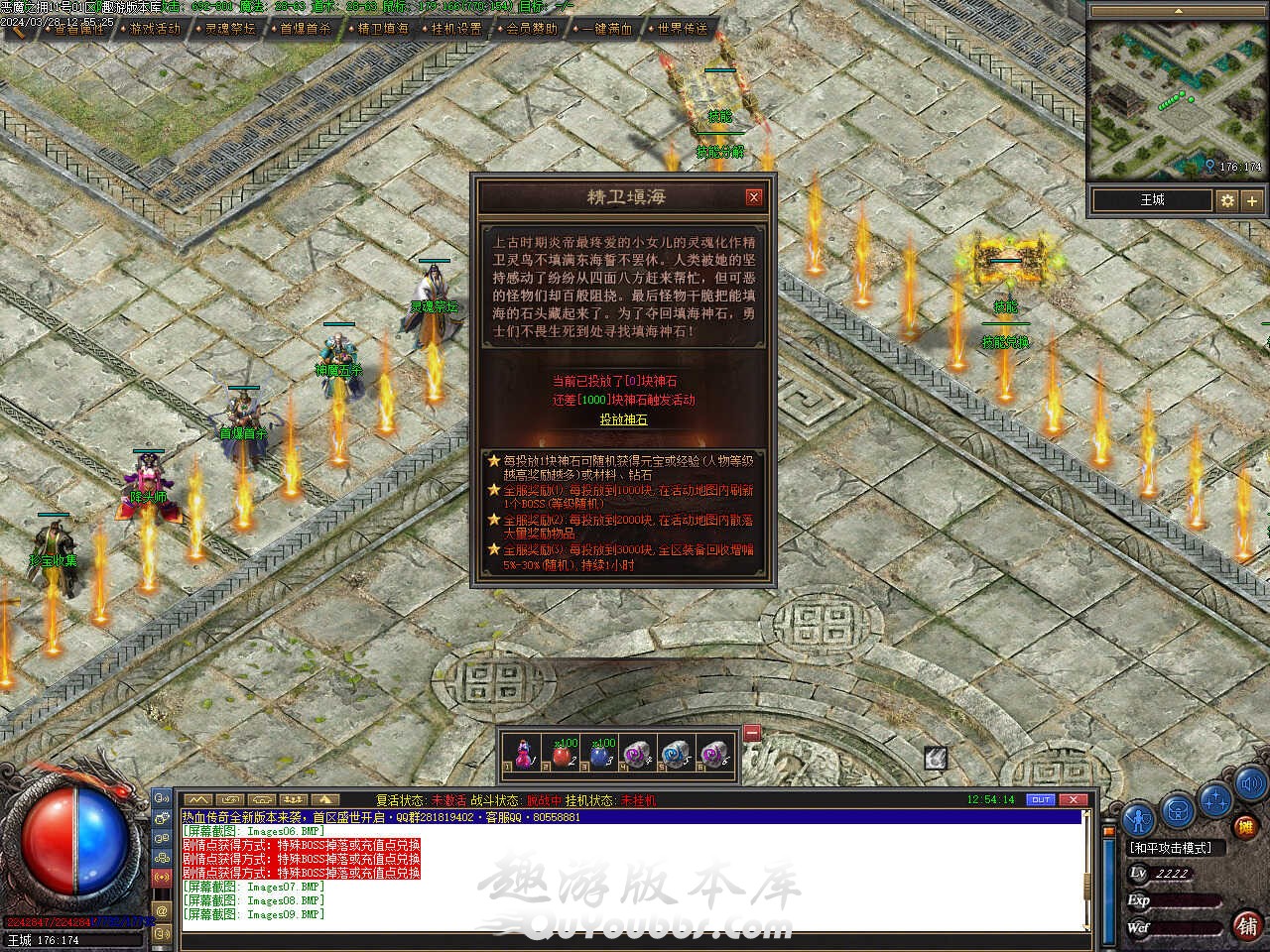Open the 灵魂祭坛 menu

[x=230, y=29]
